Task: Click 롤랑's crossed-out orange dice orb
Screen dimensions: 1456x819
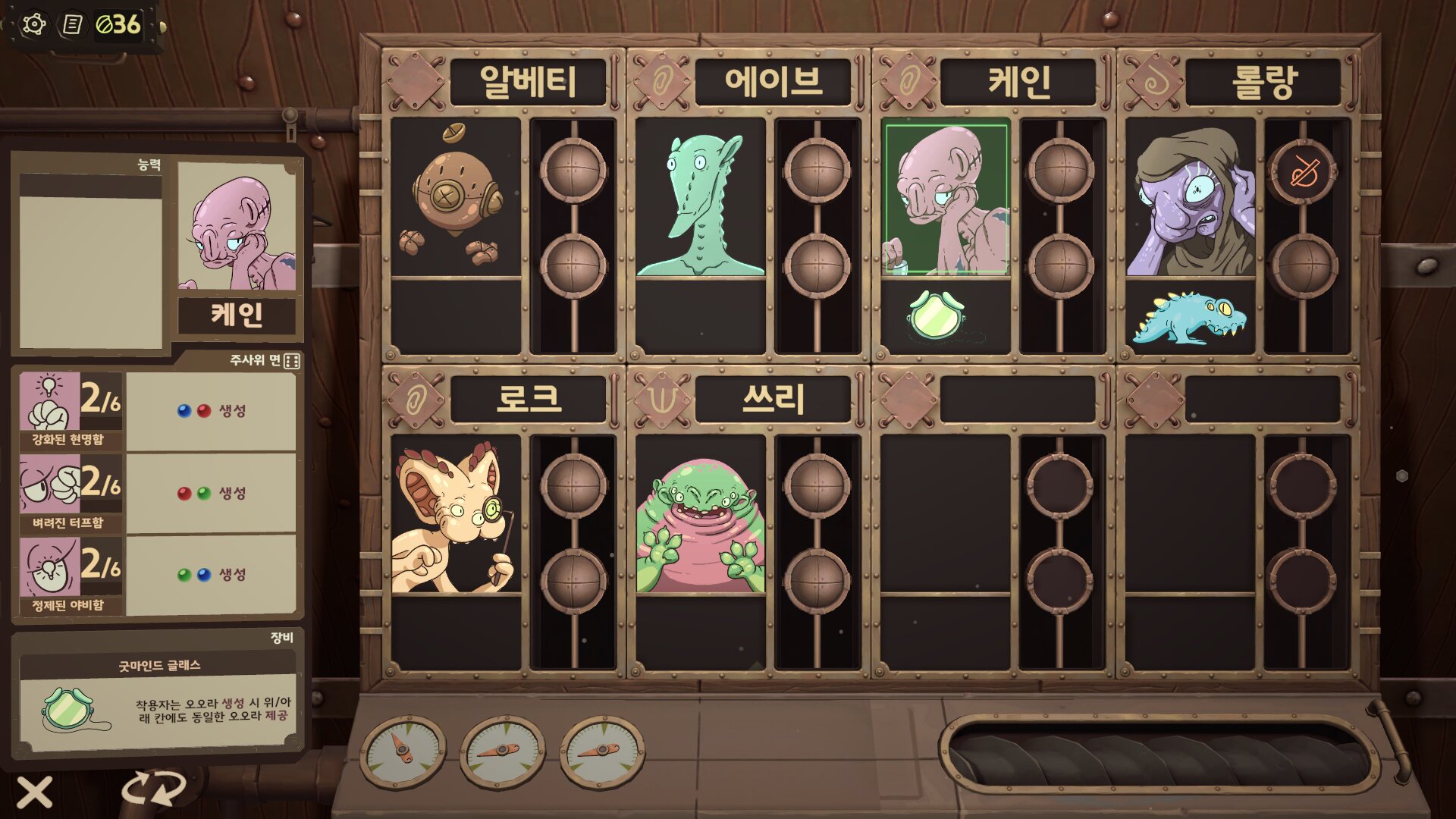Action: coord(1304,171)
